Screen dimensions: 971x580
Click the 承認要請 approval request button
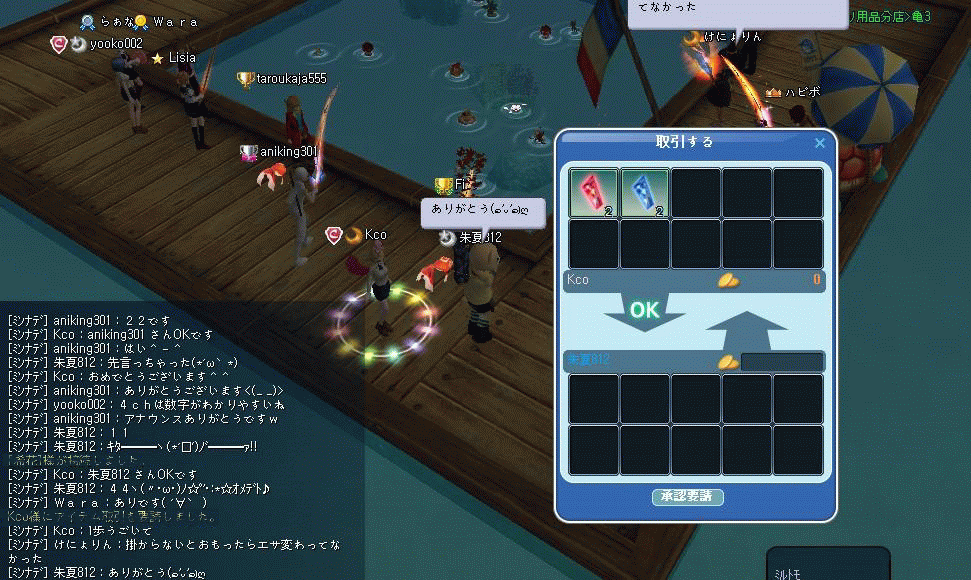pyautogui.click(x=688, y=497)
